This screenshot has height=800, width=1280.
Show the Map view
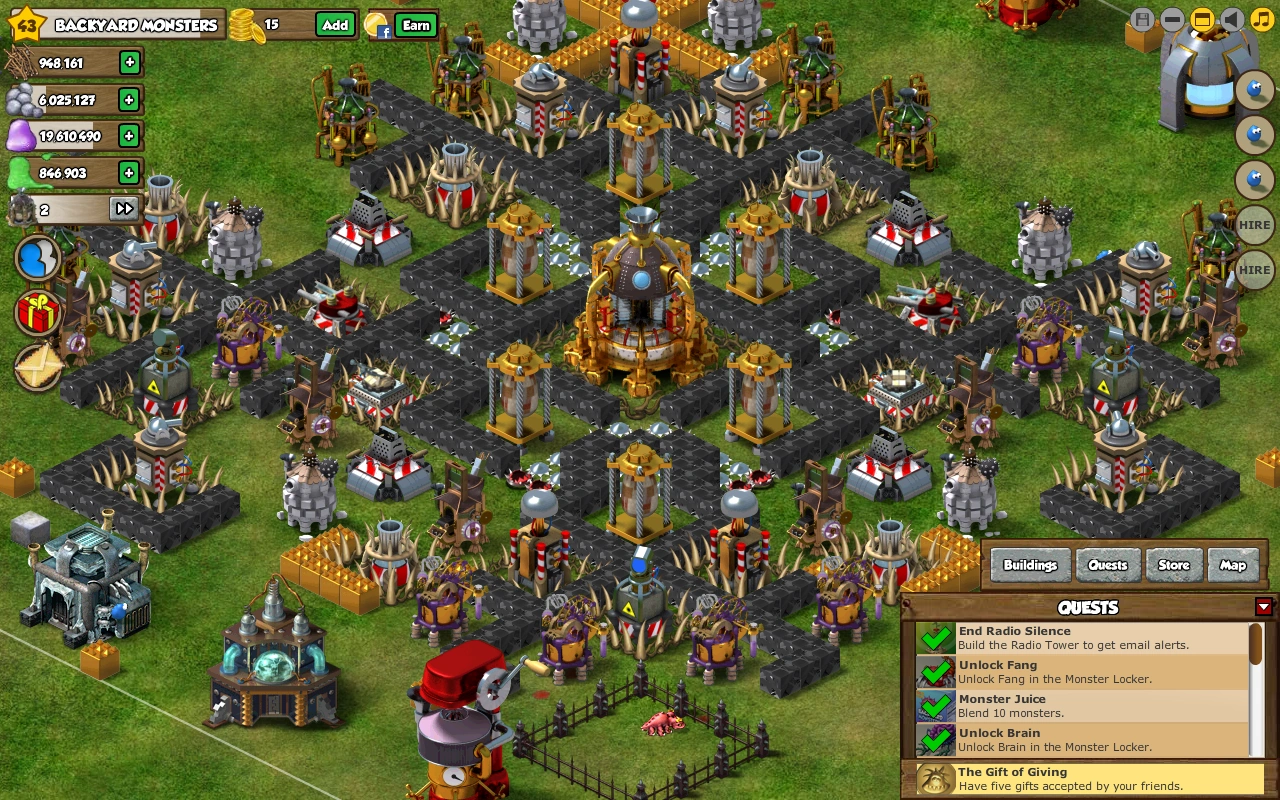[x=1232, y=565]
